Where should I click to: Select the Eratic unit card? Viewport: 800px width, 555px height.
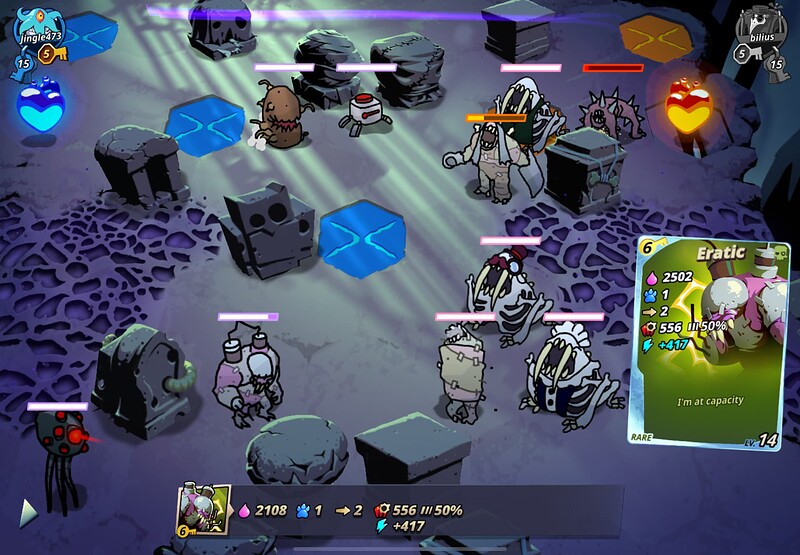[705, 340]
